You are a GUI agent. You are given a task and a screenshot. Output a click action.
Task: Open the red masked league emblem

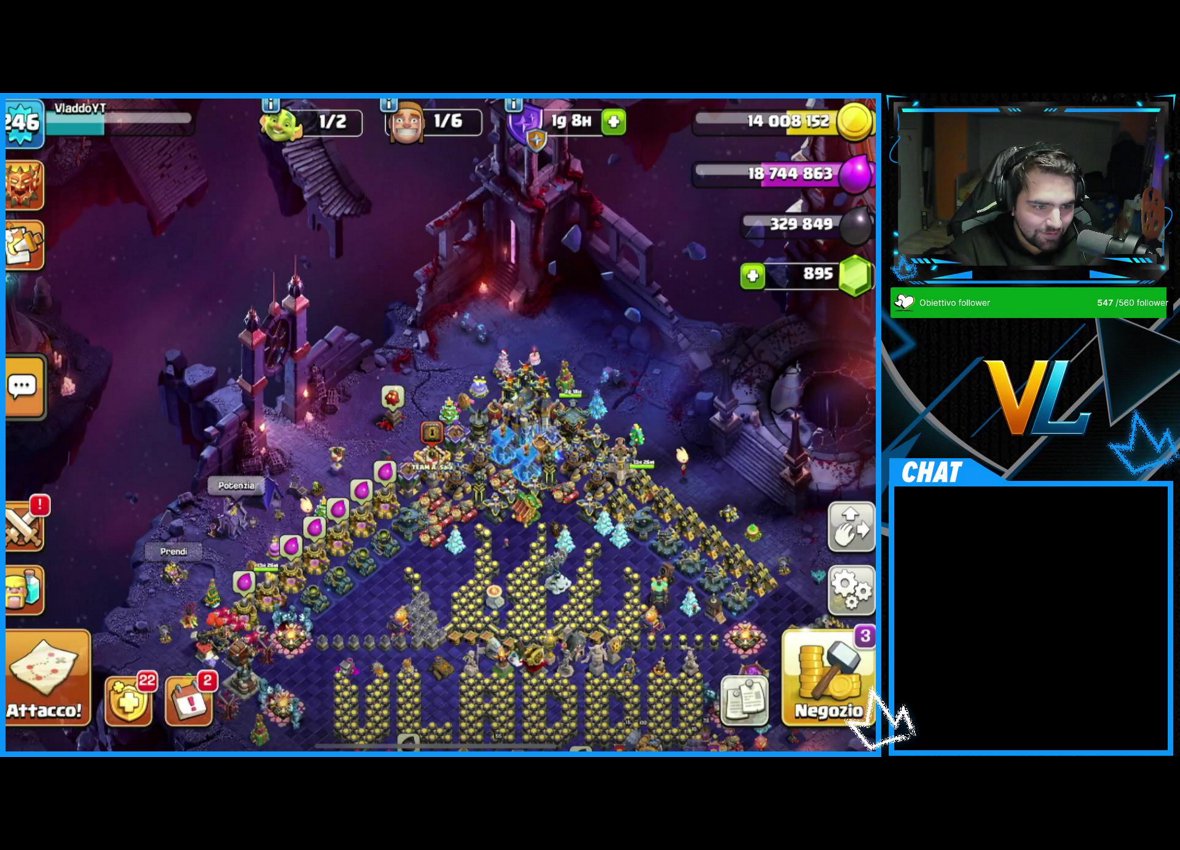tap(23, 185)
